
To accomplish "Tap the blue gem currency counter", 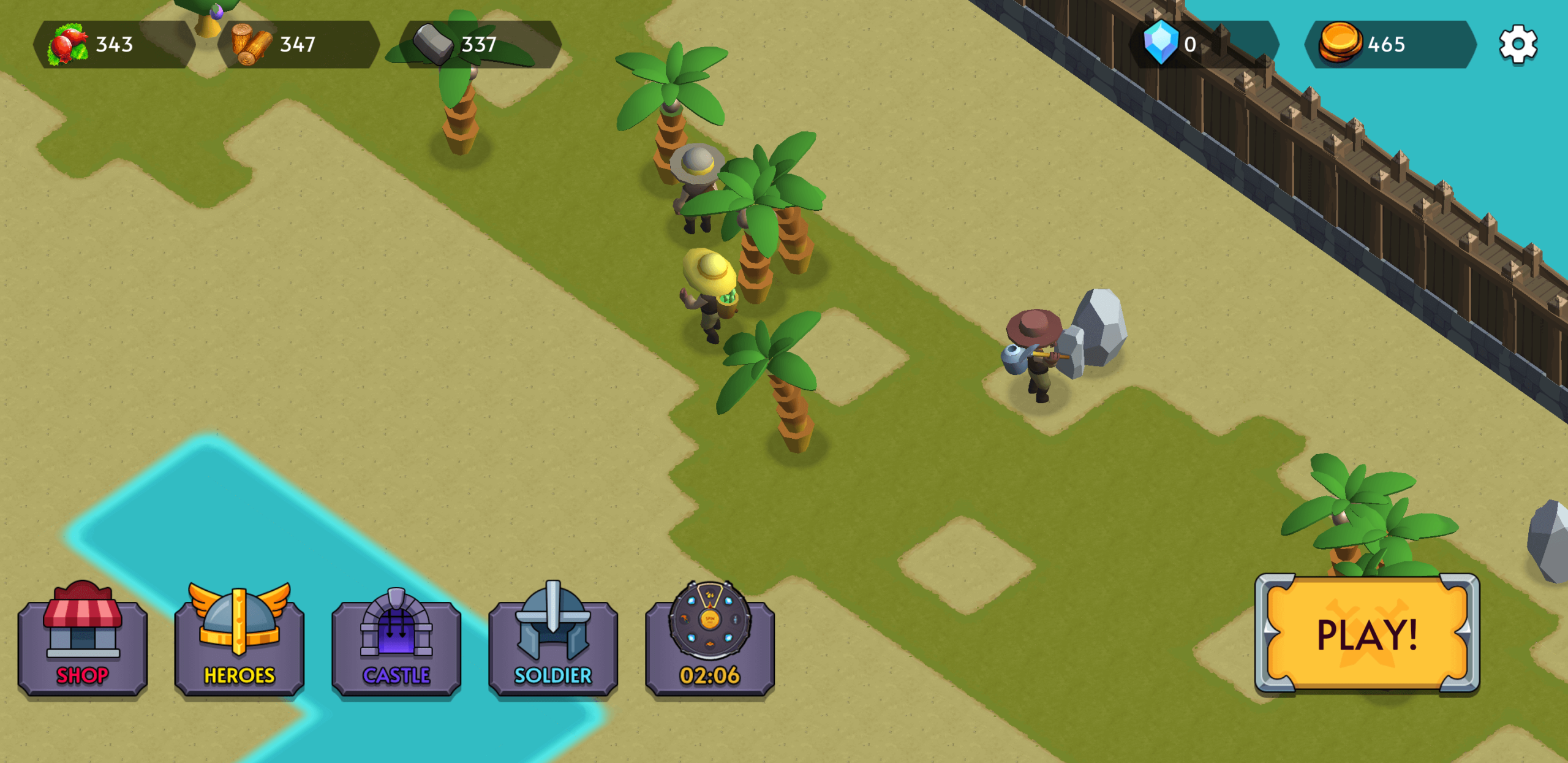I will [x=1203, y=44].
